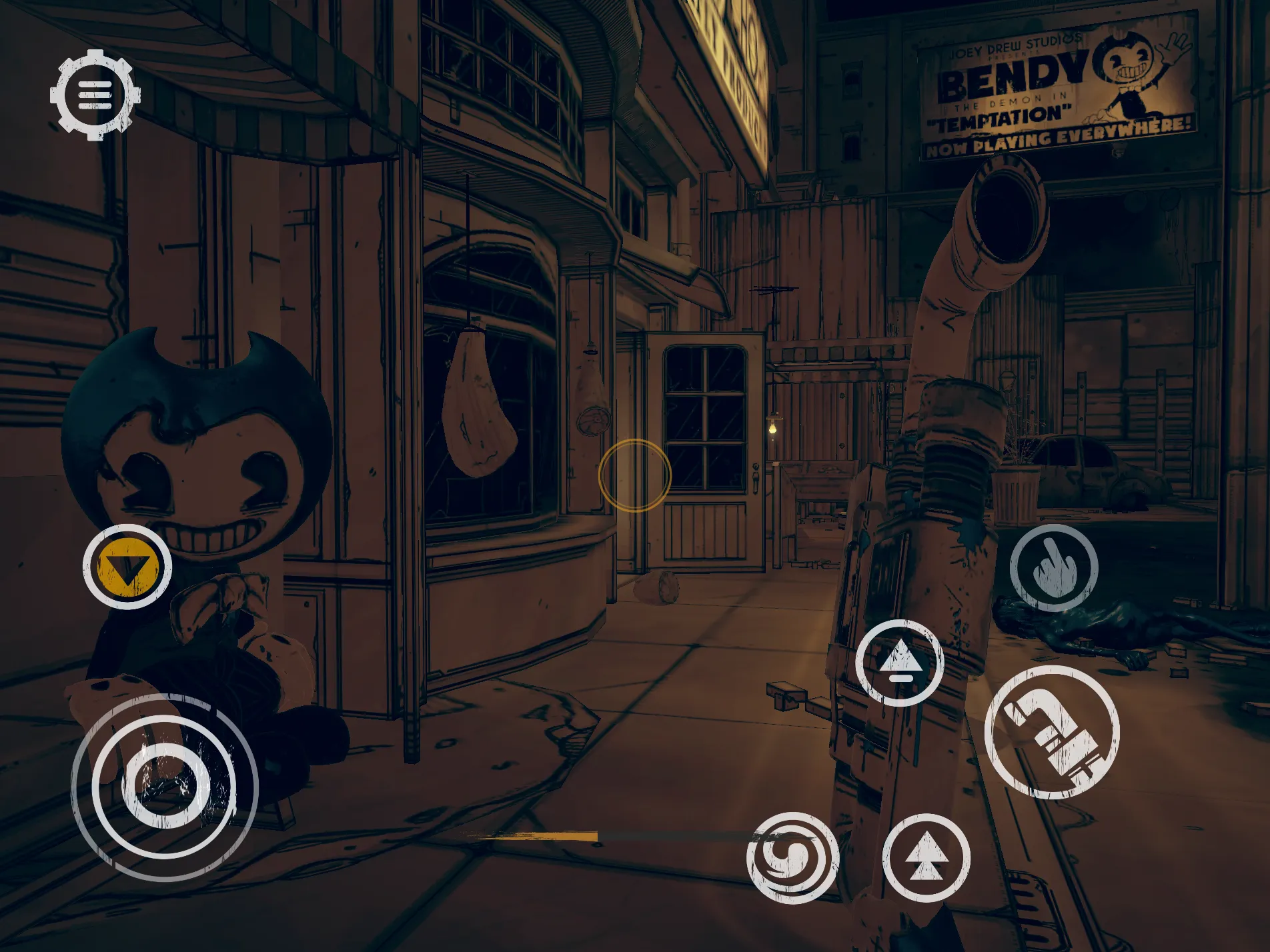Touch the virtual movement joystick
The height and width of the screenshot is (952, 1270).
pos(164,787)
